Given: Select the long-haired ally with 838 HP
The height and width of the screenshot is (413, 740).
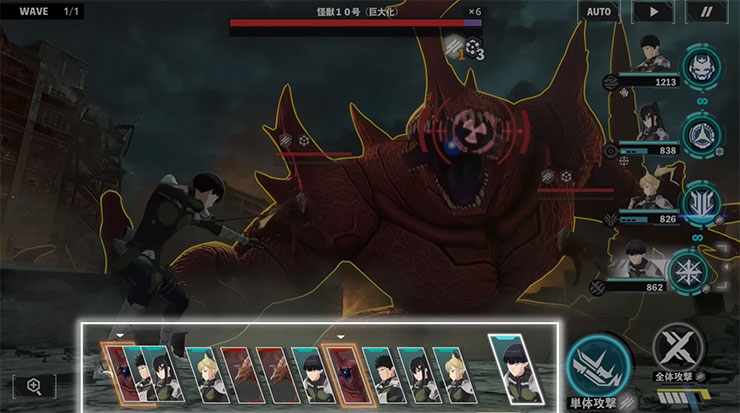Looking at the screenshot, I should tap(650, 125).
